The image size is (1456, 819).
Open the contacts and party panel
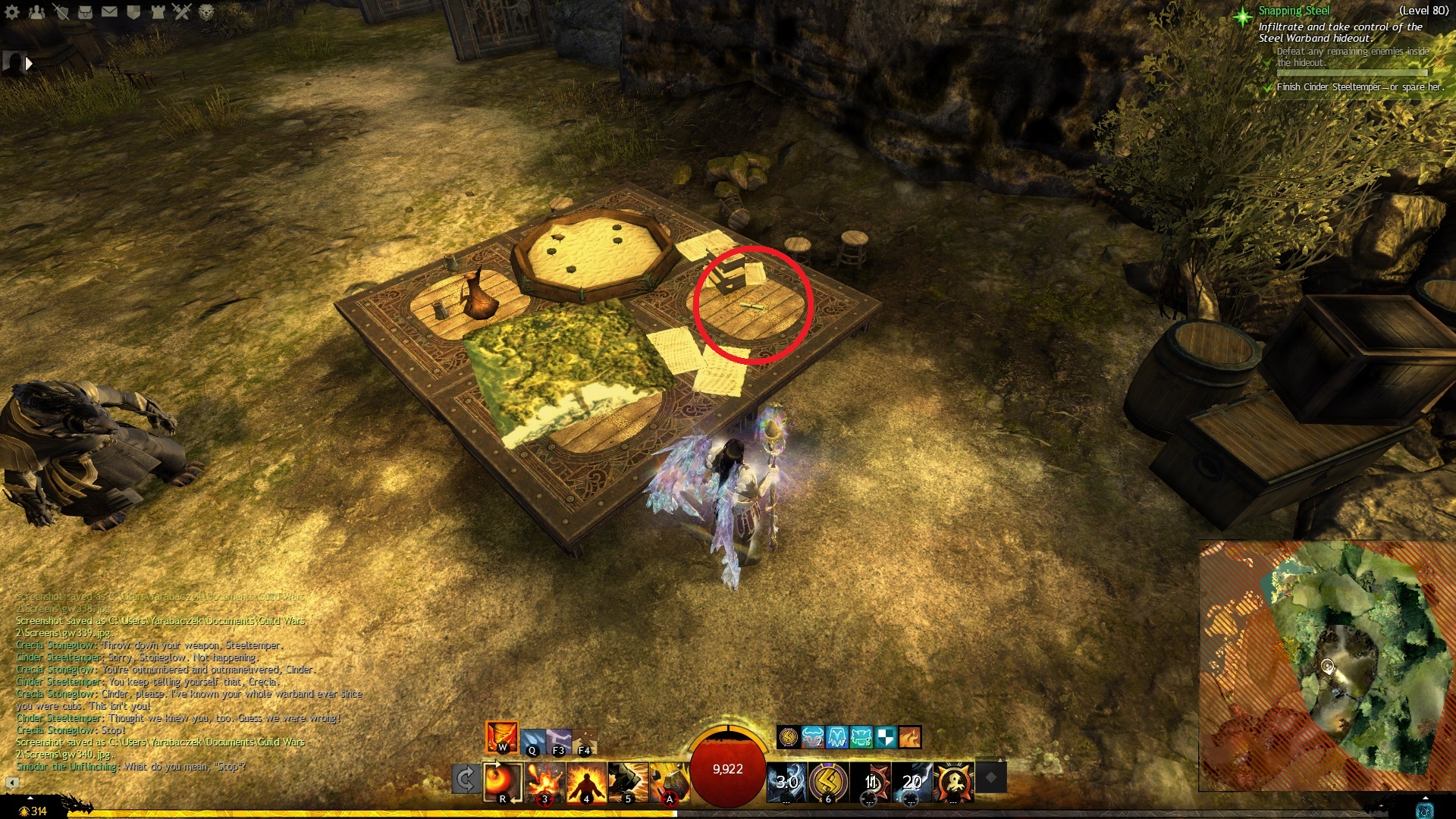point(37,11)
